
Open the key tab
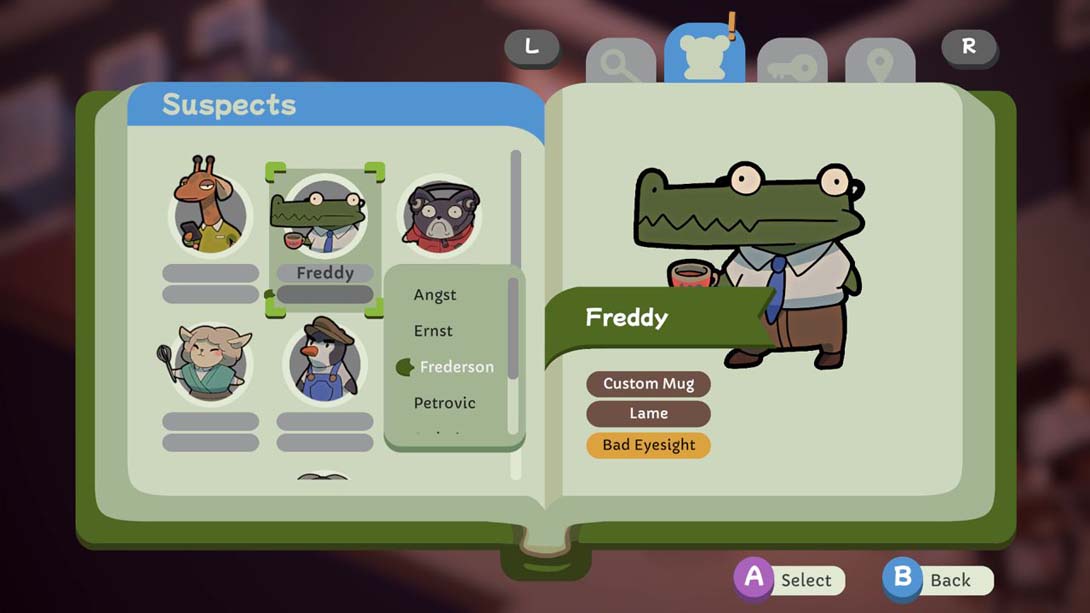(793, 65)
